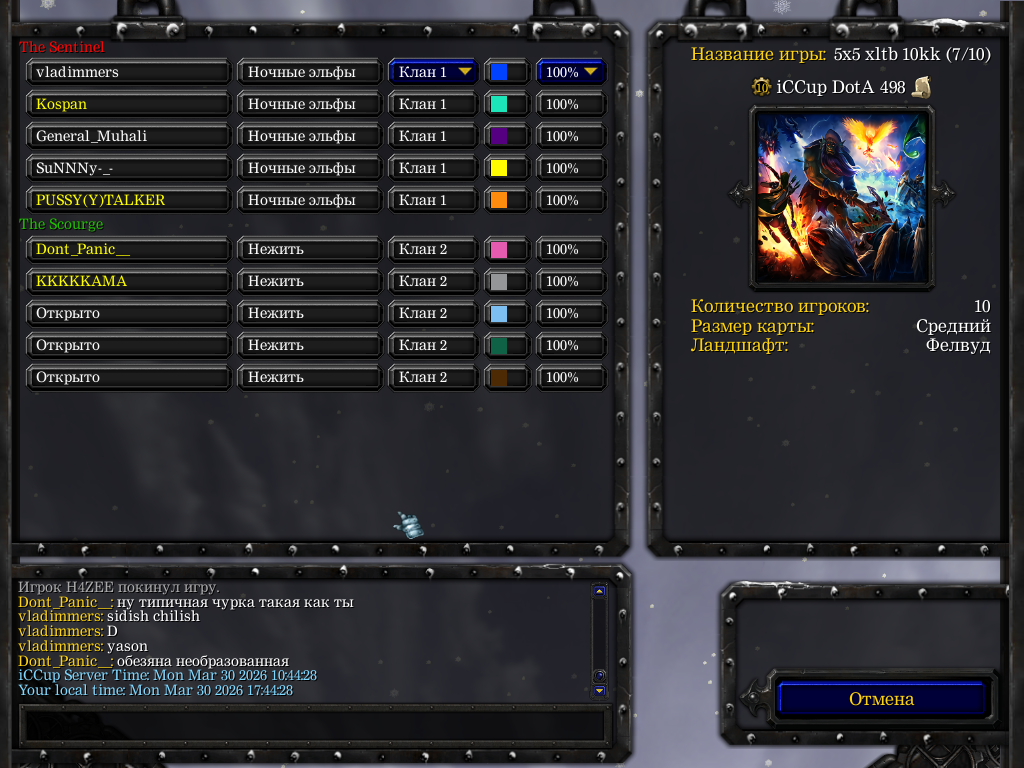Click the pink color swatch of Dont_Panic__
1024x768 pixels.
(x=498, y=249)
